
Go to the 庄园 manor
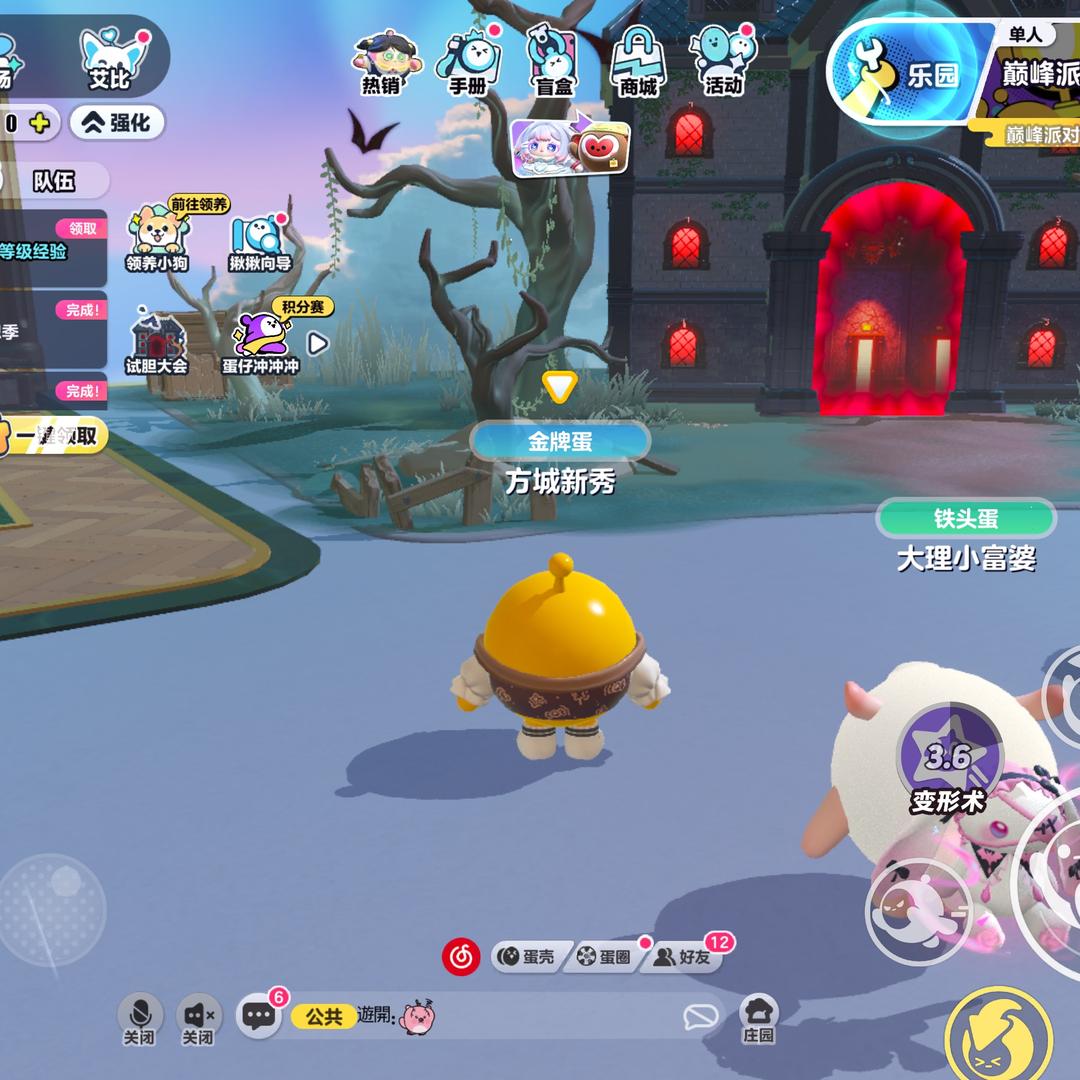pyautogui.click(x=759, y=1018)
